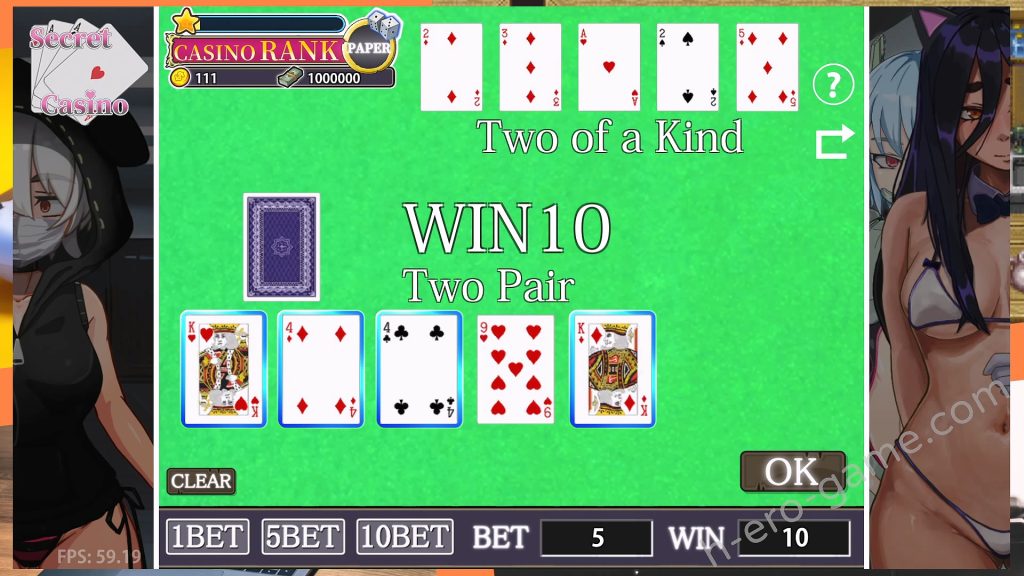Select the King of Hearts card
The height and width of the screenshot is (576, 1024).
[223, 369]
